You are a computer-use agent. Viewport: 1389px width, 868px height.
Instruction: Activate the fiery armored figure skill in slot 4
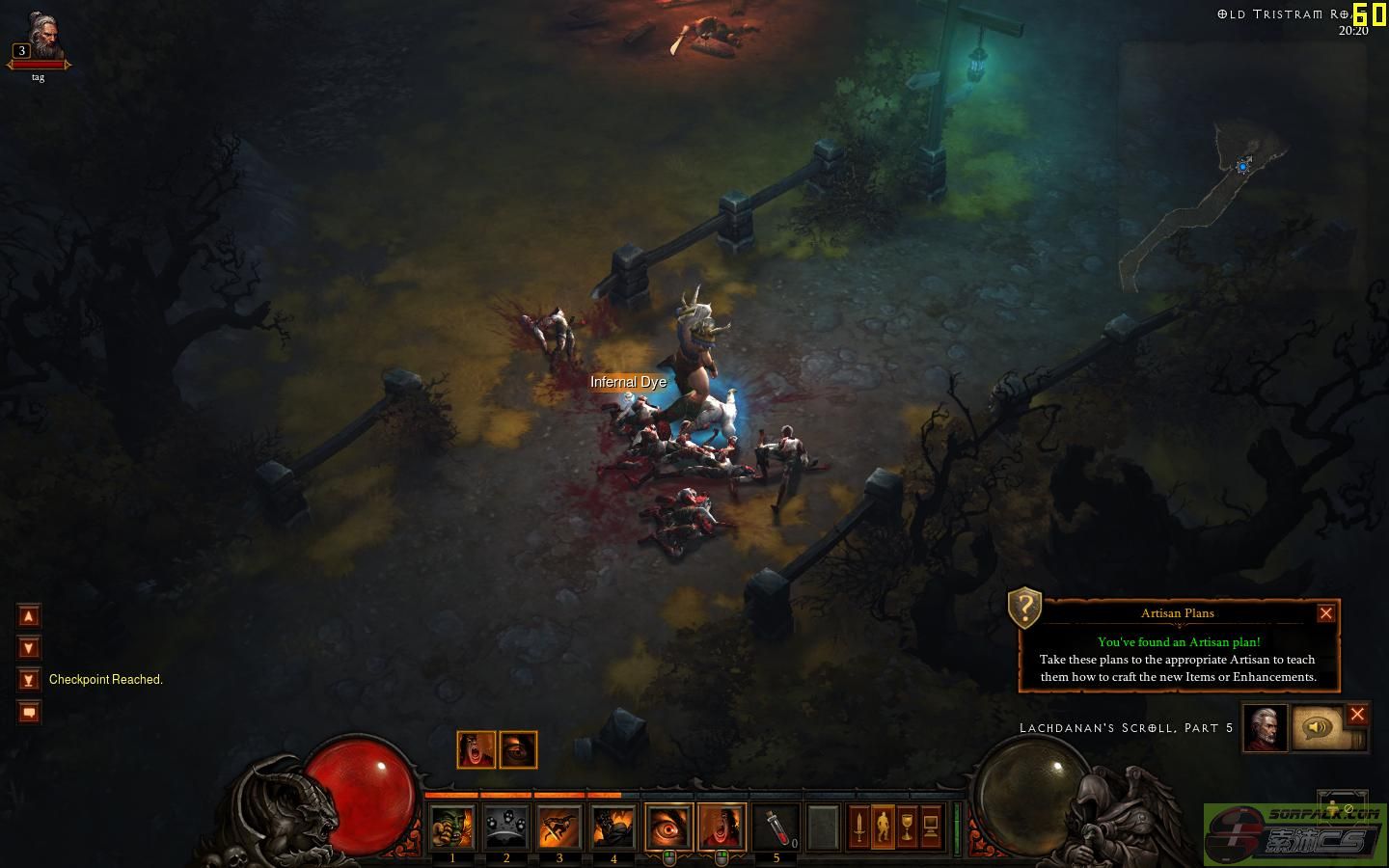click(x=613, y=827)
